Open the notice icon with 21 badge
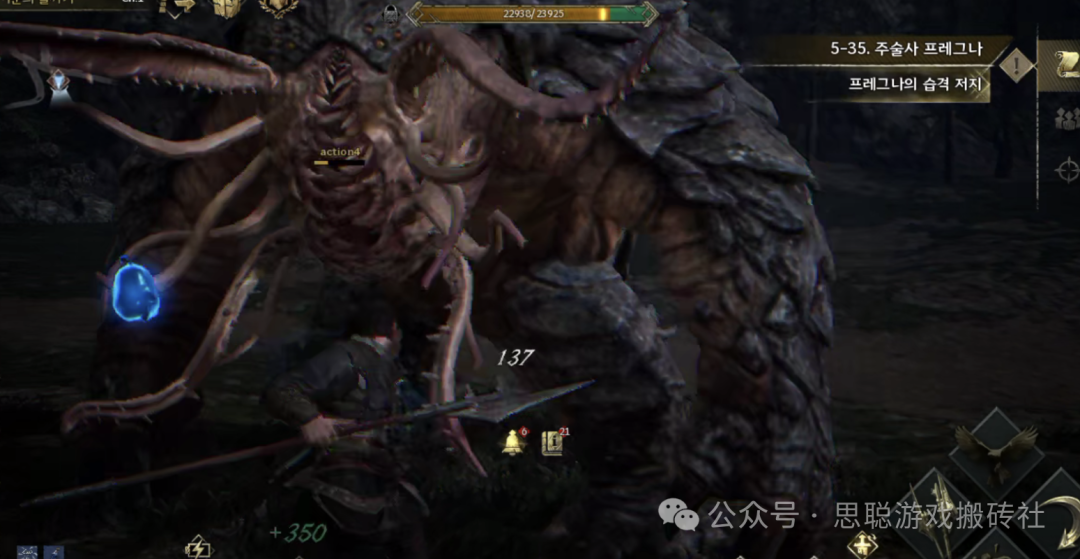1080x559 pixels. [x=552, y=442]
